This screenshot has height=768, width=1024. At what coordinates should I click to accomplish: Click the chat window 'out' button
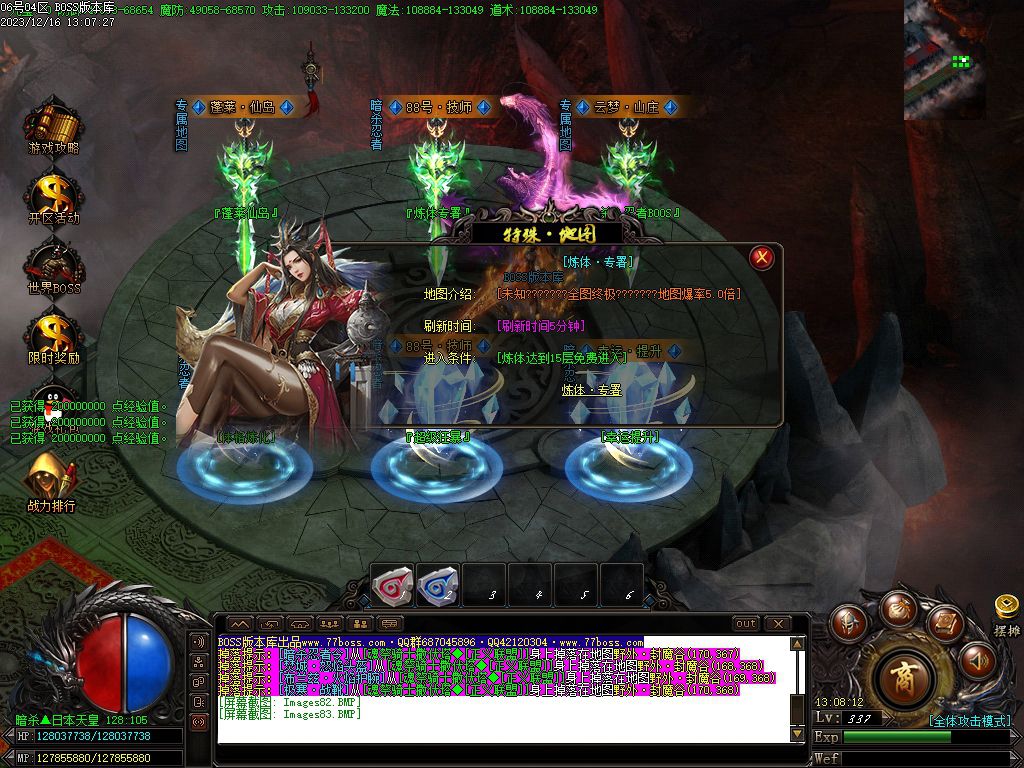(745, 624)
